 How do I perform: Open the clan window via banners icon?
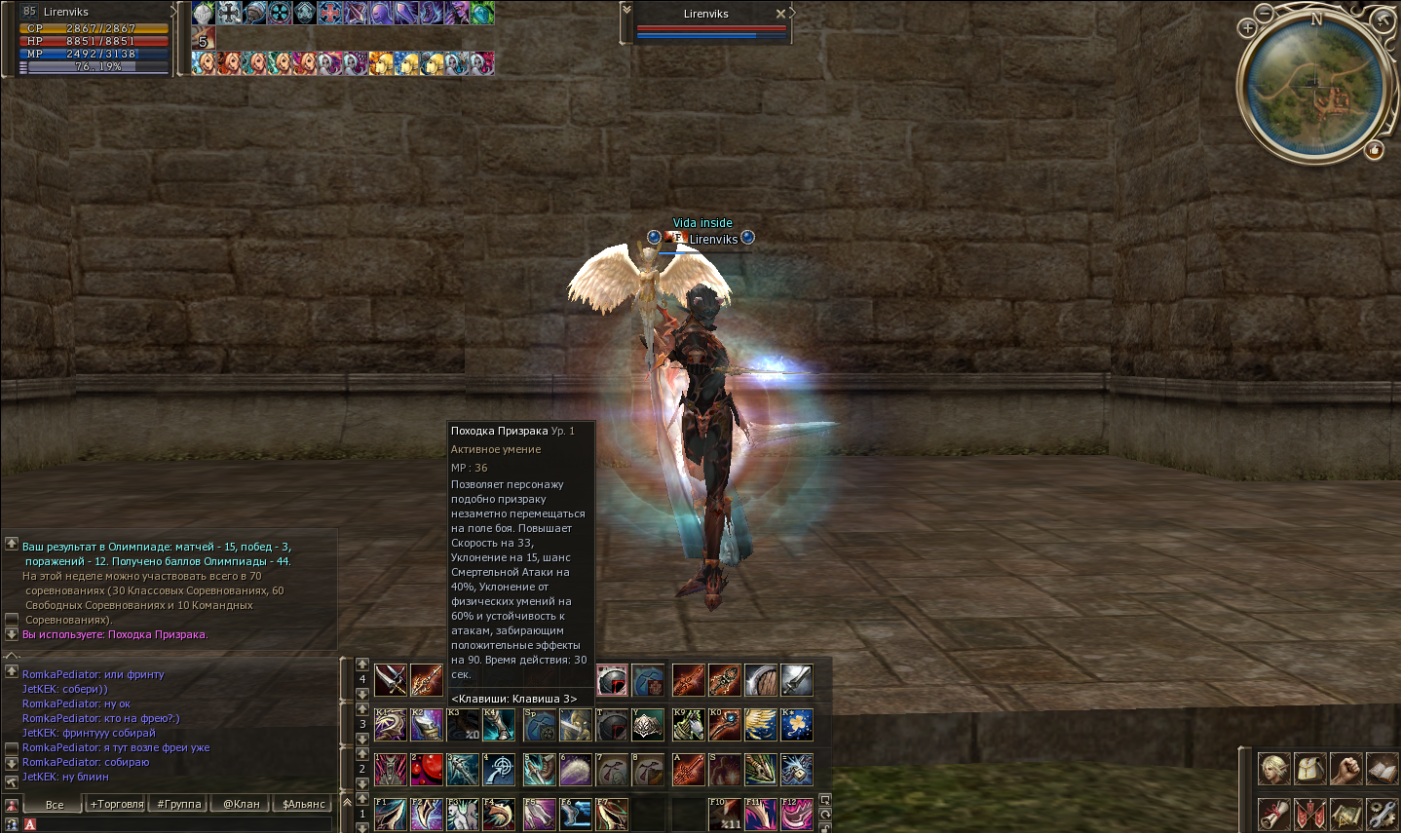(1310, 814)
